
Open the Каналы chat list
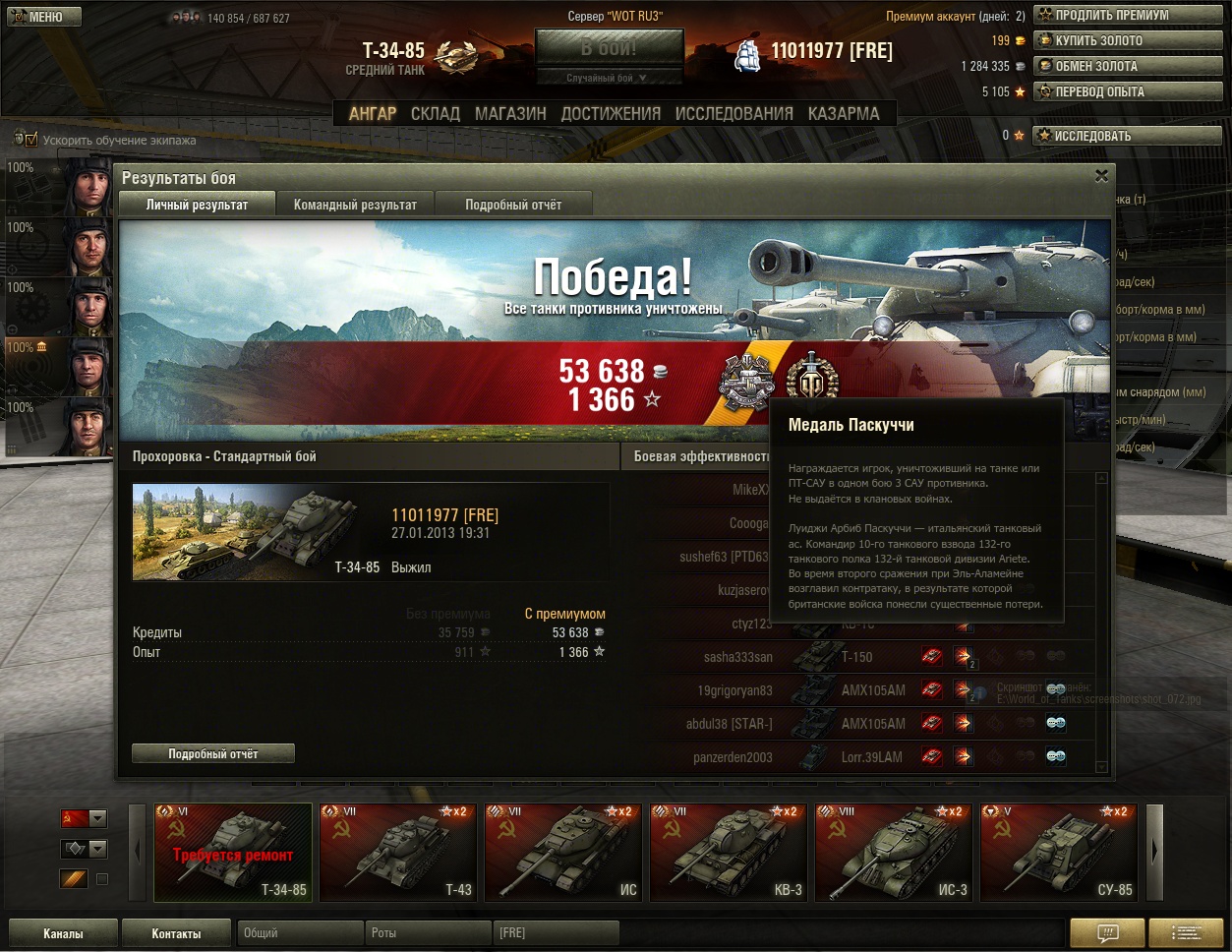point(63,933)
